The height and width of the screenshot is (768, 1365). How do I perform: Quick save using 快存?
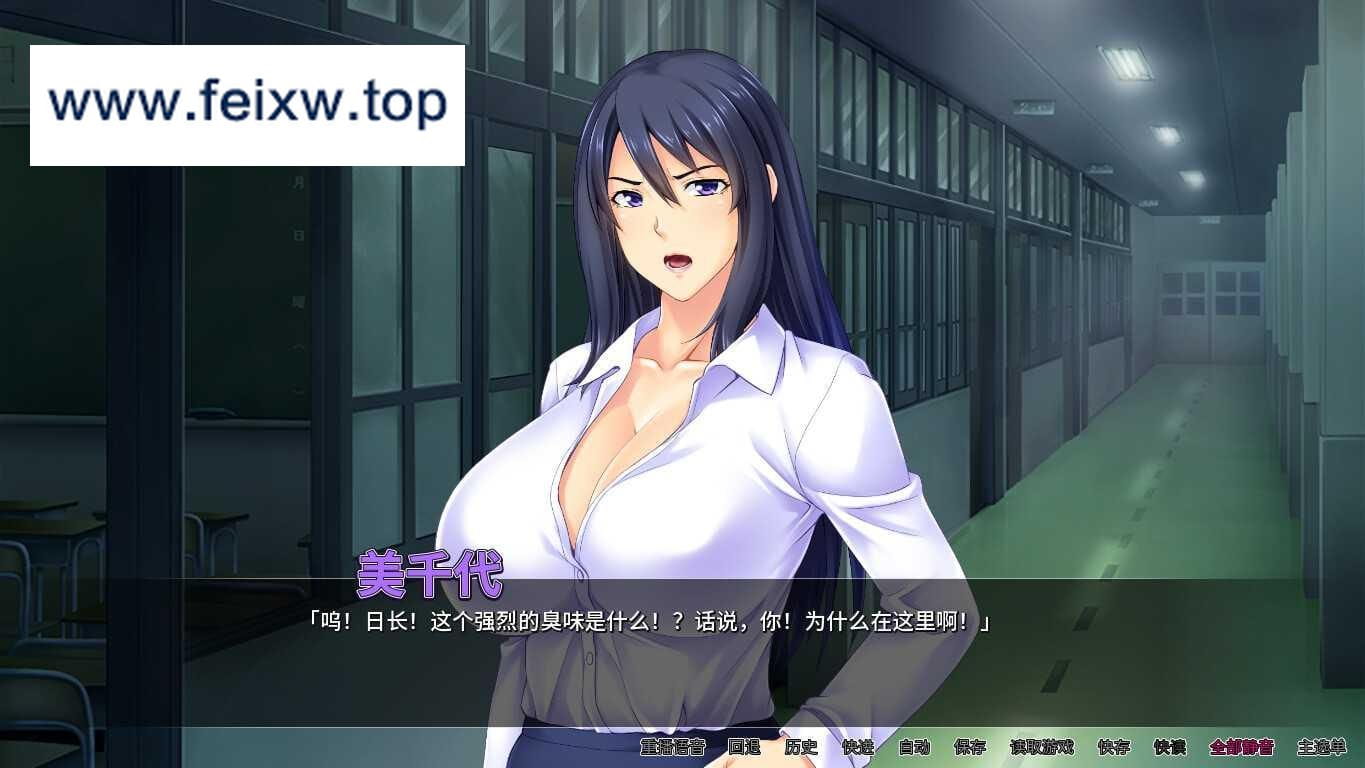point(1113,747)
